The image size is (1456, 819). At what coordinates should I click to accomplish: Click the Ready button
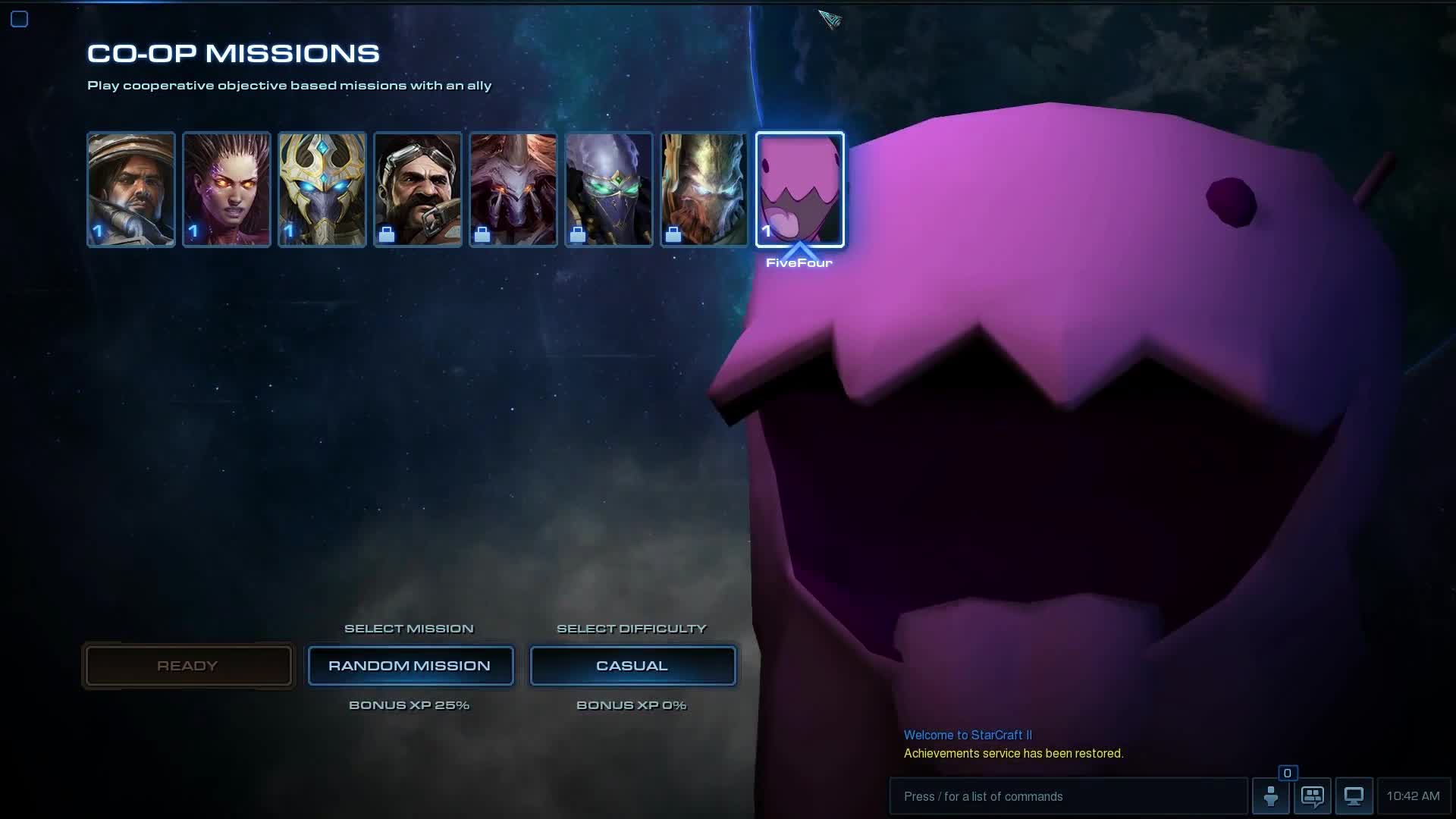188,666
